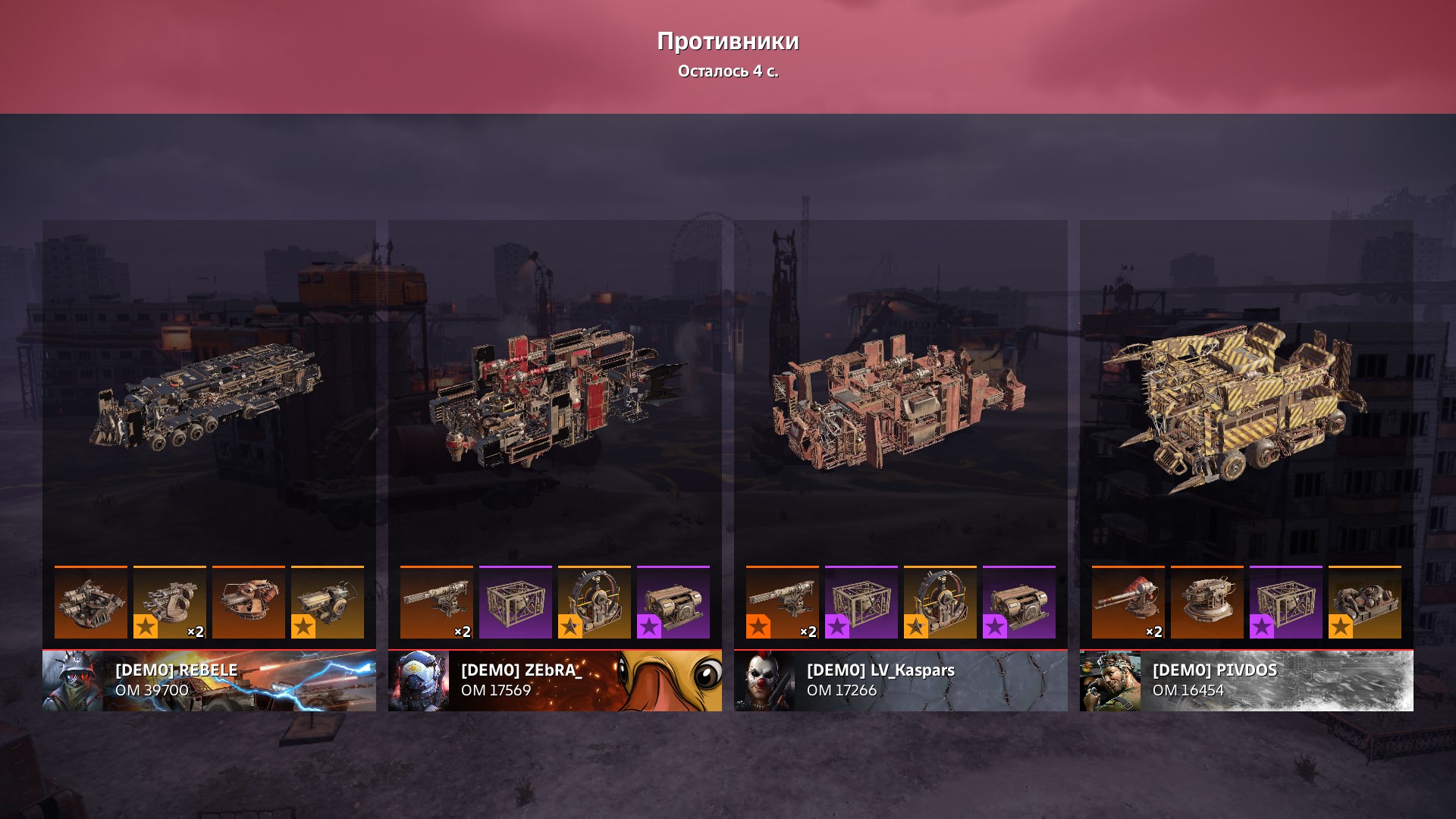Image resolution: width=1456 pixels, height=819 pixels.
Task: Select player row [DEMO] PIVDOS
Action: [1247, 680]
